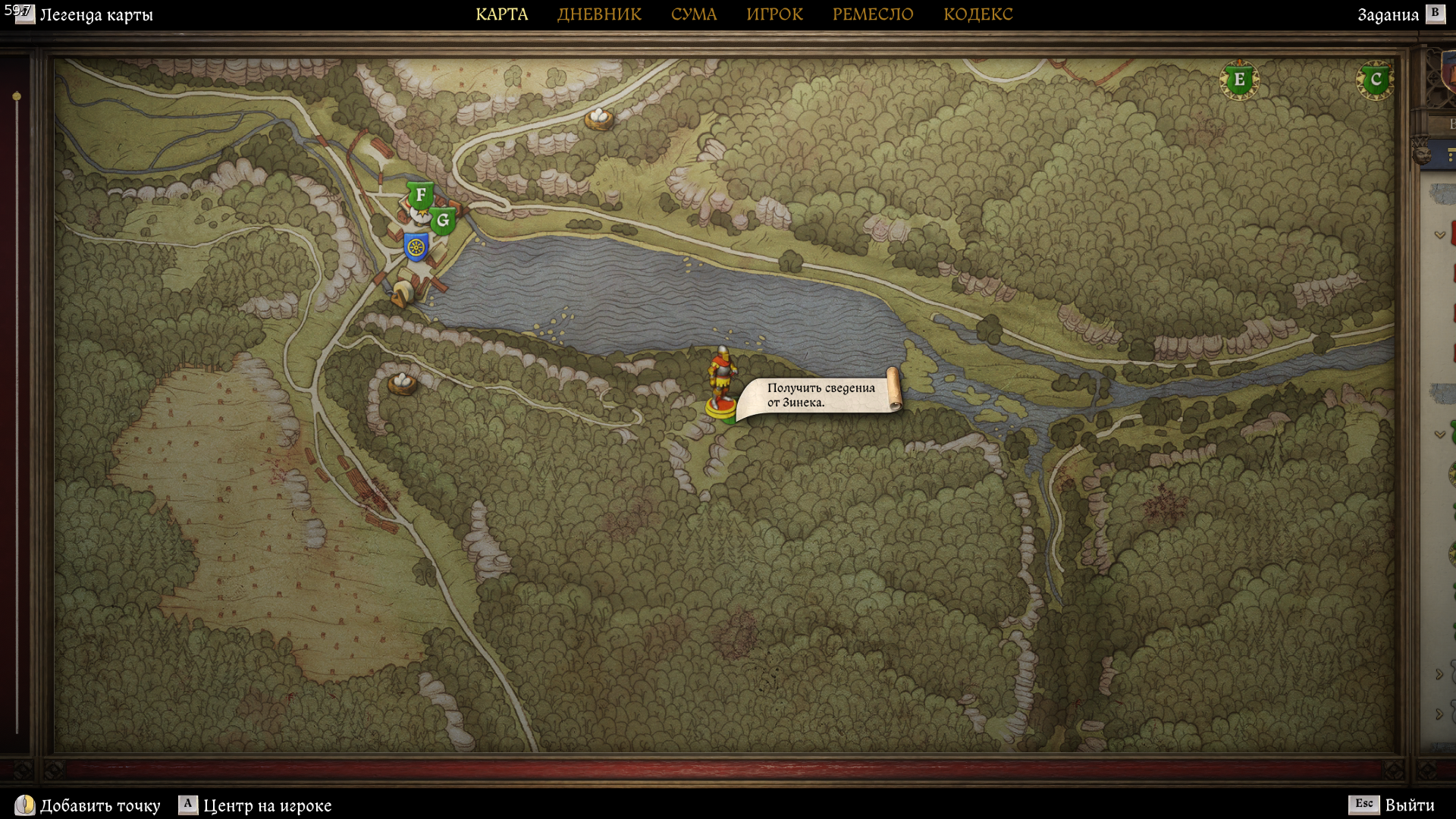Screen dimensions: 1456x819
Task: Open the СУМА inventory tab
Action: coord(693,14)
